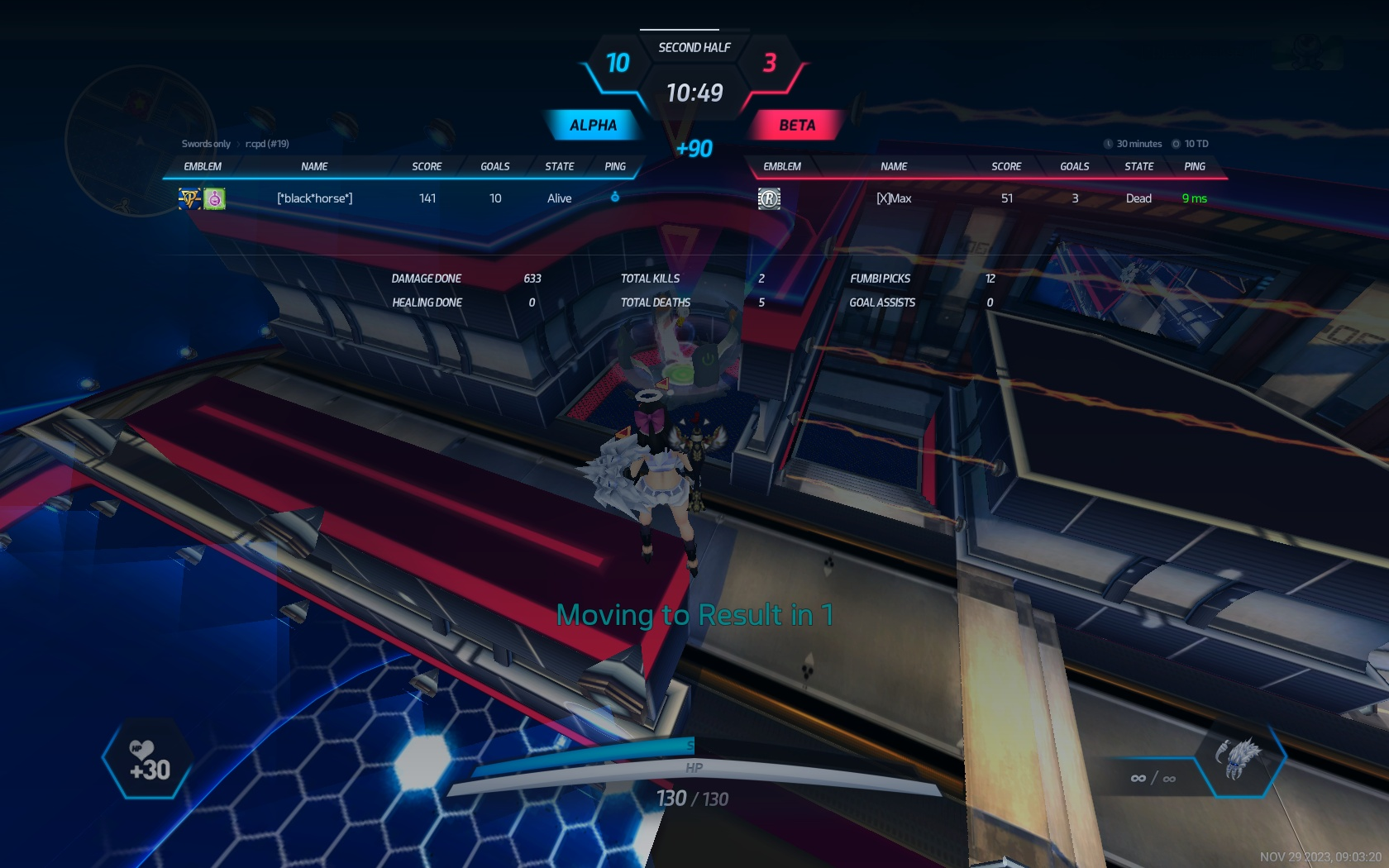Screen dimensions: 1389x868
Task: Select the claw weapon icon
Action: point(1238,758)
